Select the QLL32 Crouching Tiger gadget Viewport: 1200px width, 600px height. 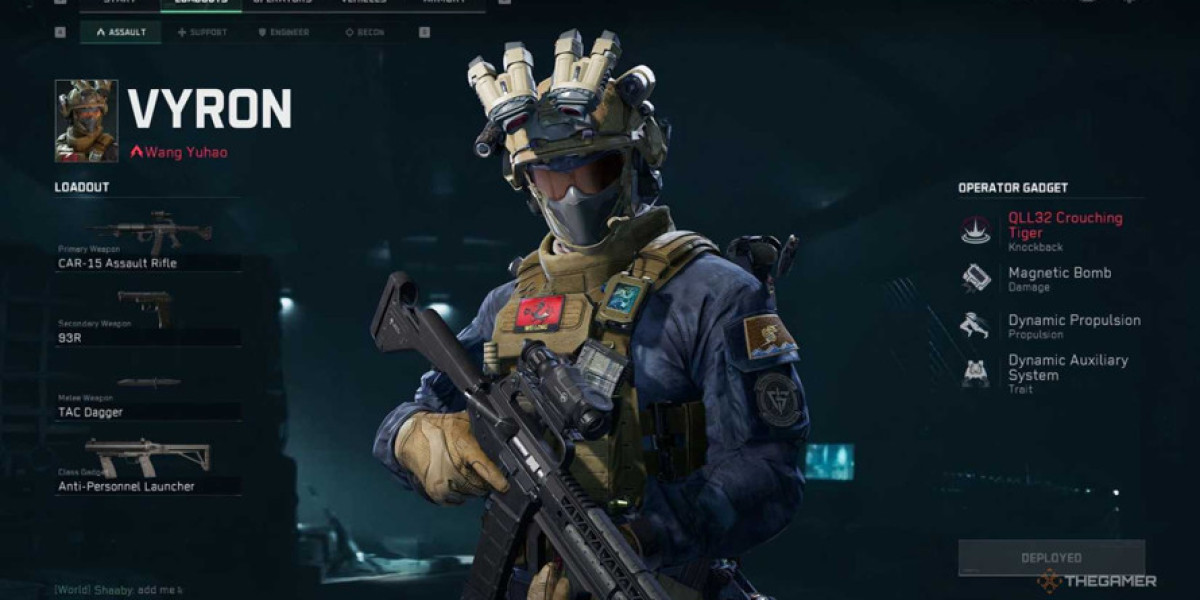[1052, 230]
